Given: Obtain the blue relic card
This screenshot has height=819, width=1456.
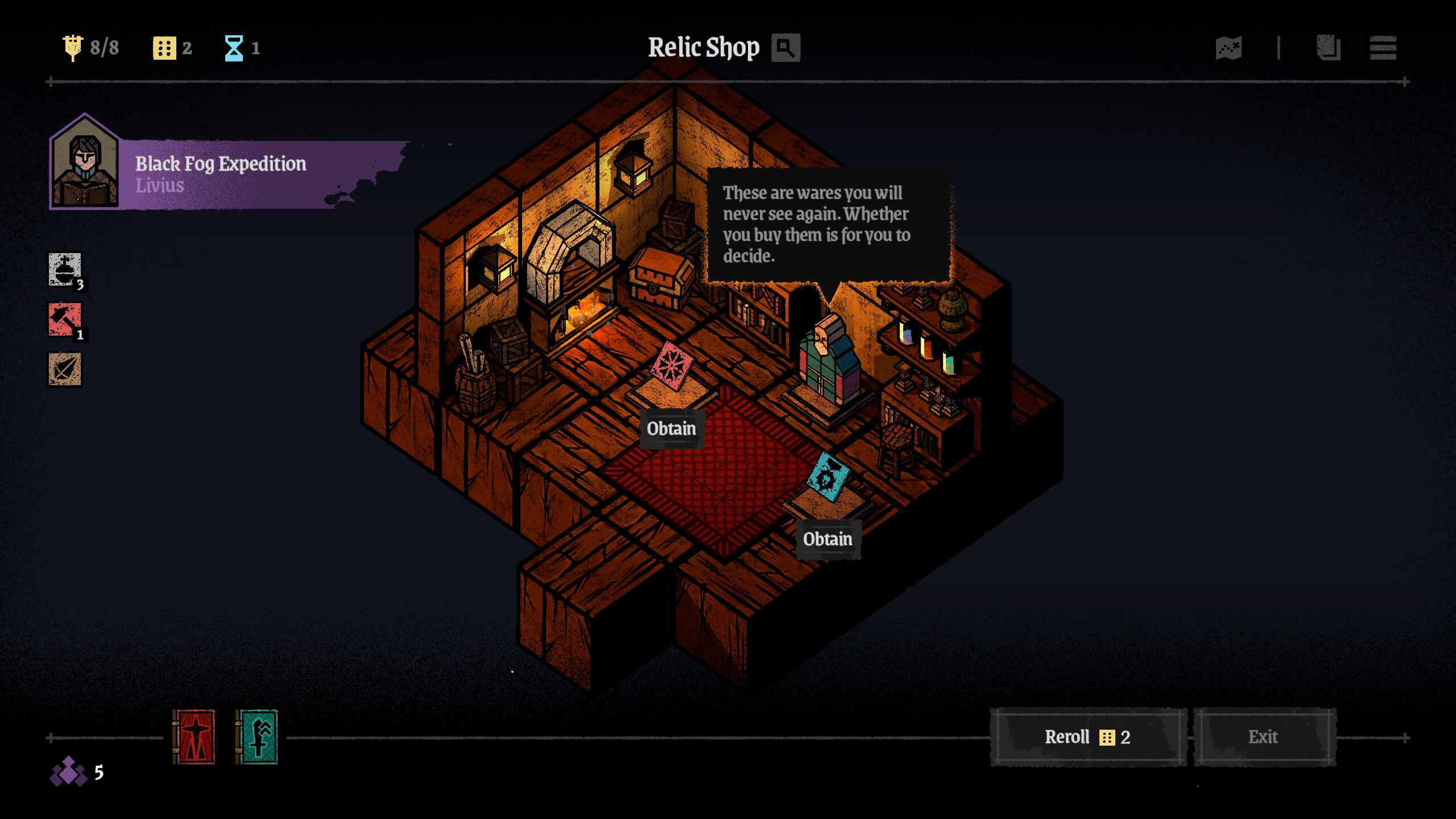Looking at the screenshot, I should pyautogui.click(x=828, y=539).
